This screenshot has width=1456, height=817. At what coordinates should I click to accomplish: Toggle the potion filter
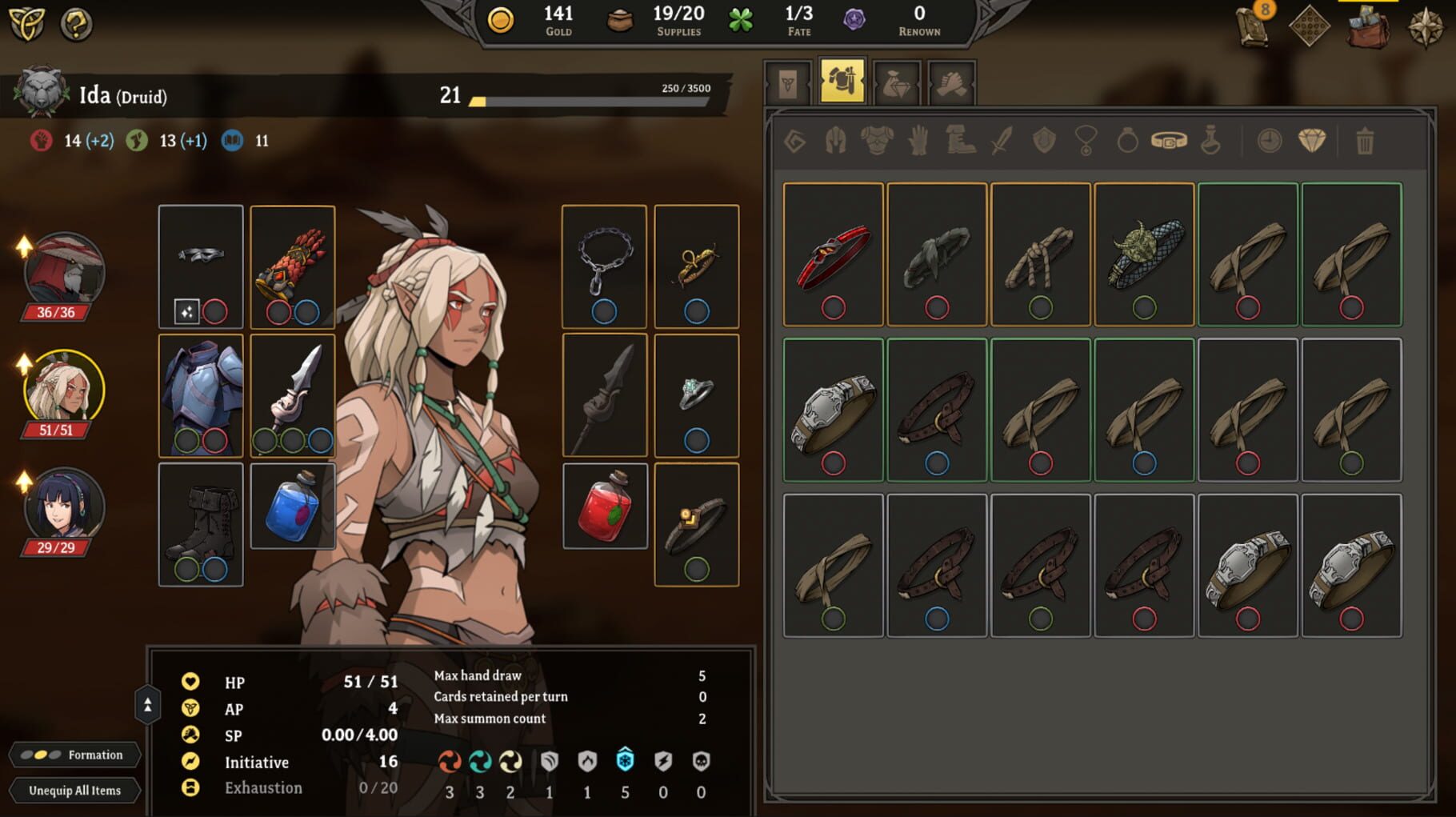[1211, 142]
